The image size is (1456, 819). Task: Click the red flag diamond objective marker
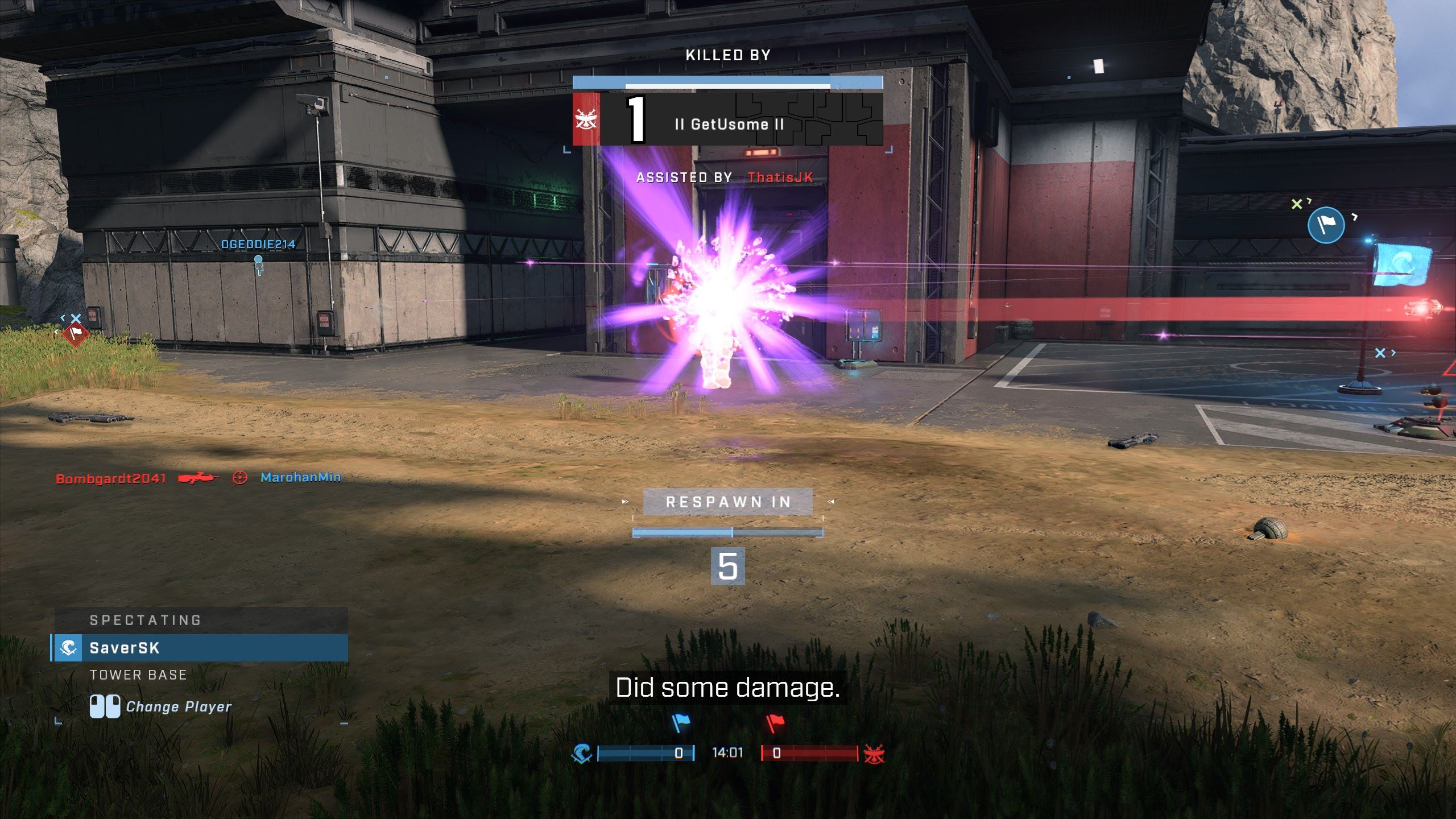click(x=75, y=333)
